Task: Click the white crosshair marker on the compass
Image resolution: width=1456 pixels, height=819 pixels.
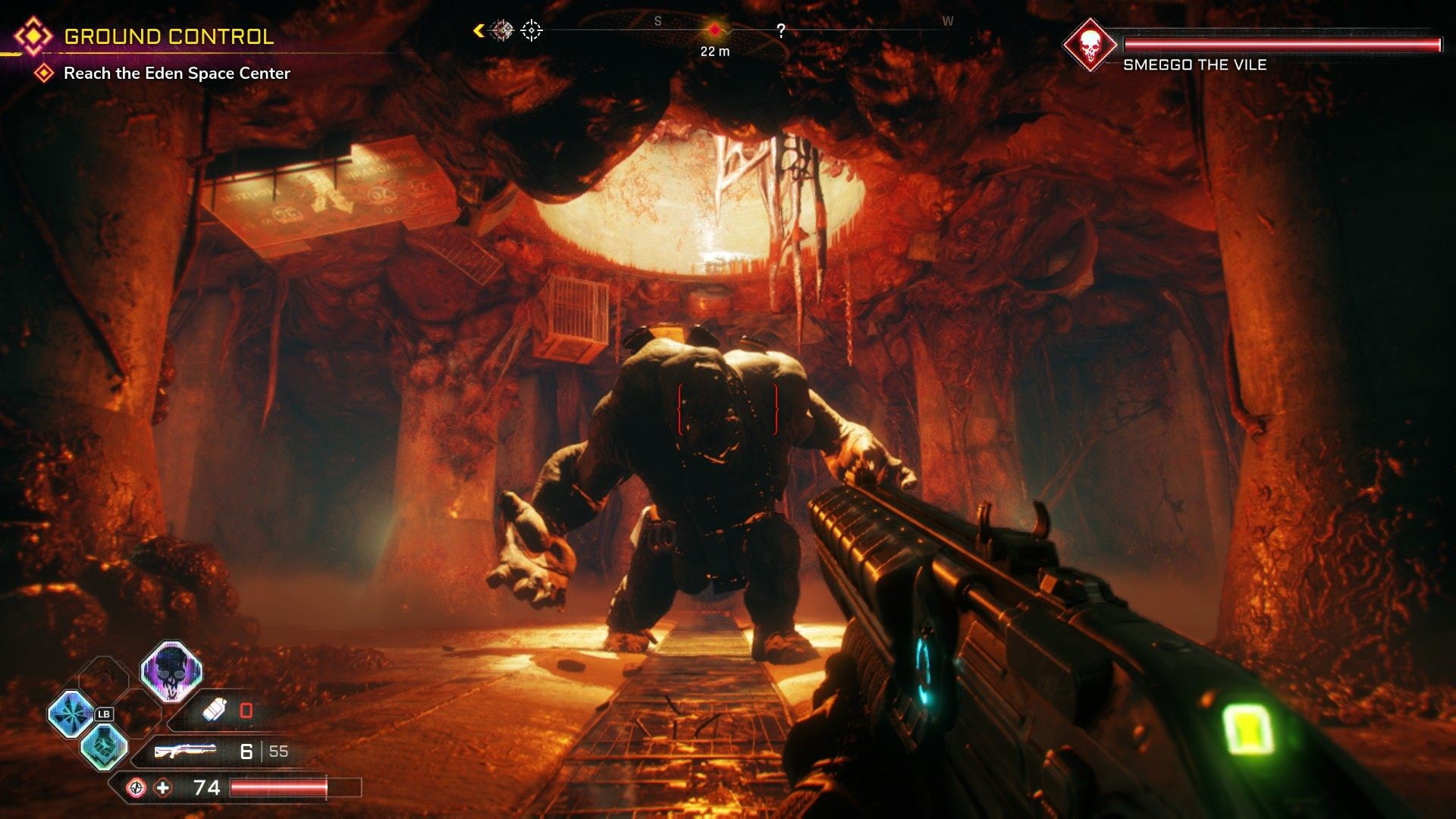Action: coord(532,30)
